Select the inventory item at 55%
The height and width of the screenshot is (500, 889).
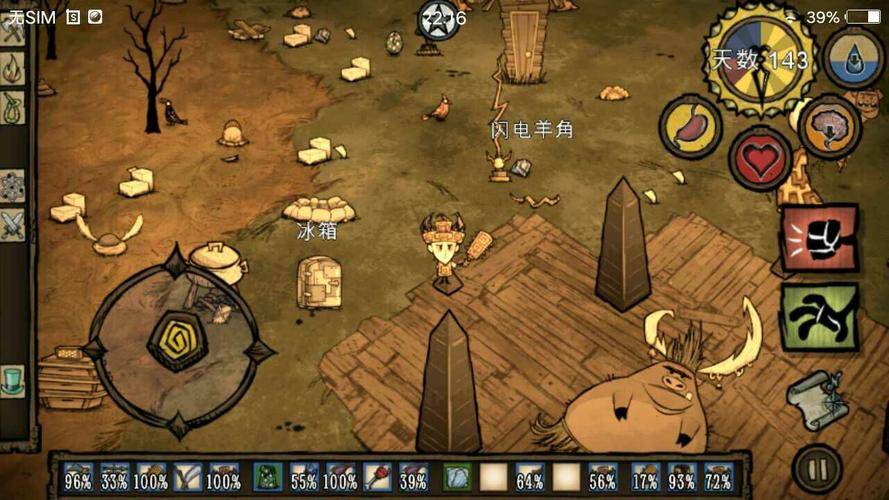point(304,476)
